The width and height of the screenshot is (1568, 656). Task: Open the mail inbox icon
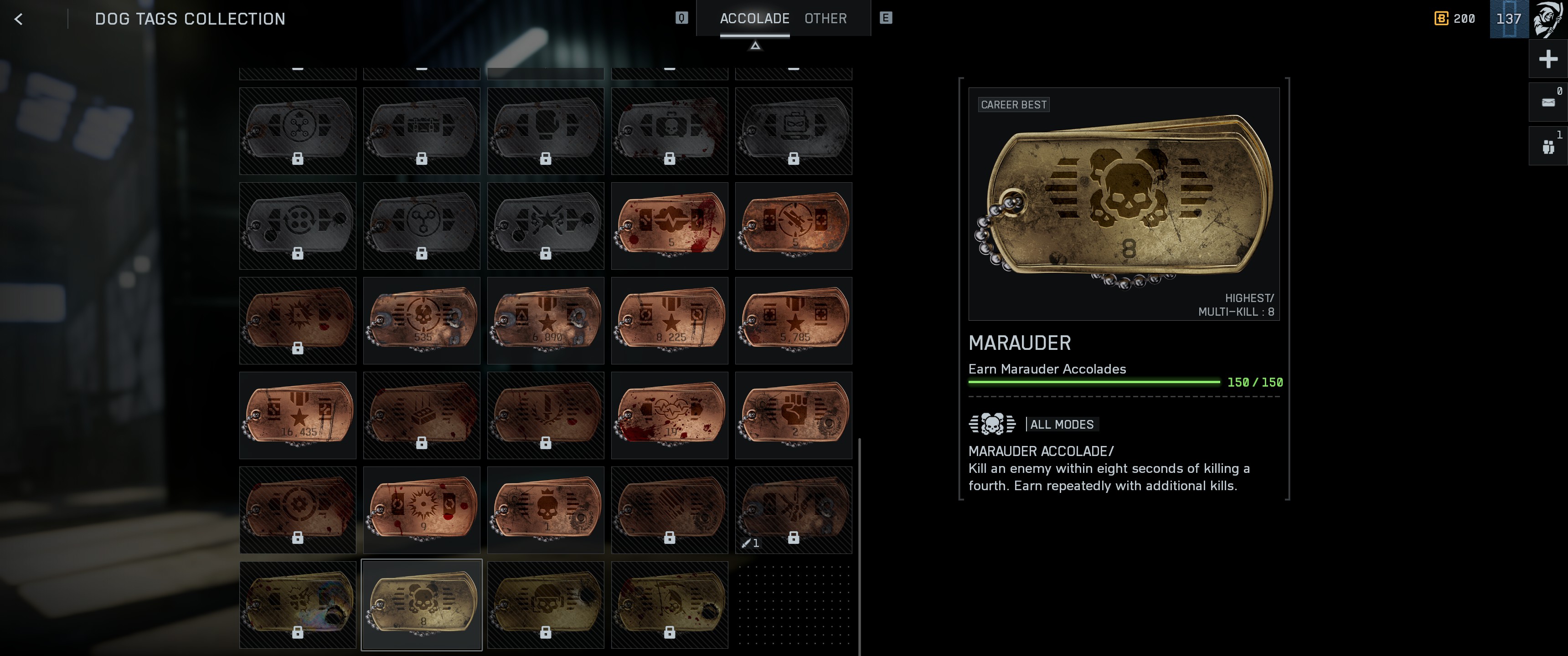pos(1548,102)
